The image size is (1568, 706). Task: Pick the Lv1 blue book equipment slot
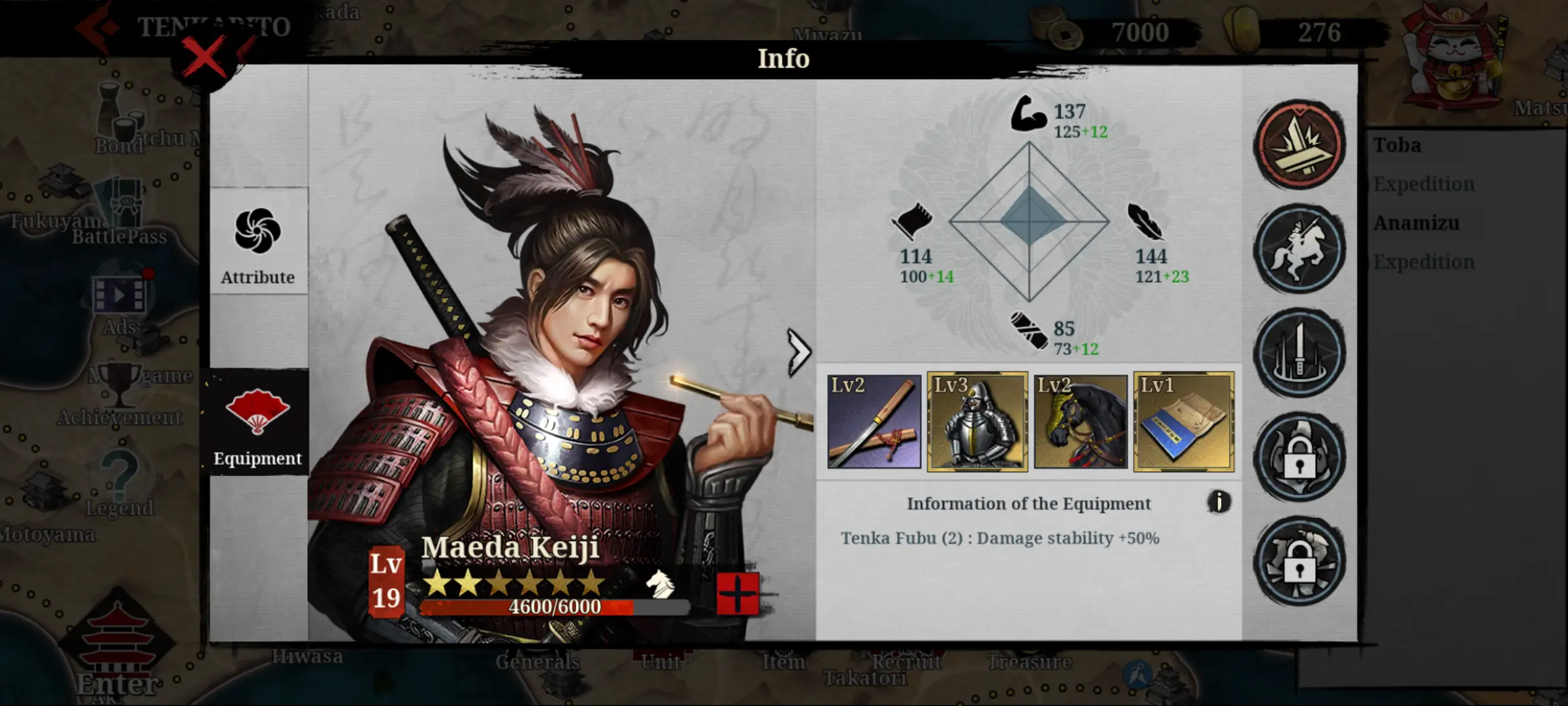coord(1184,422)
